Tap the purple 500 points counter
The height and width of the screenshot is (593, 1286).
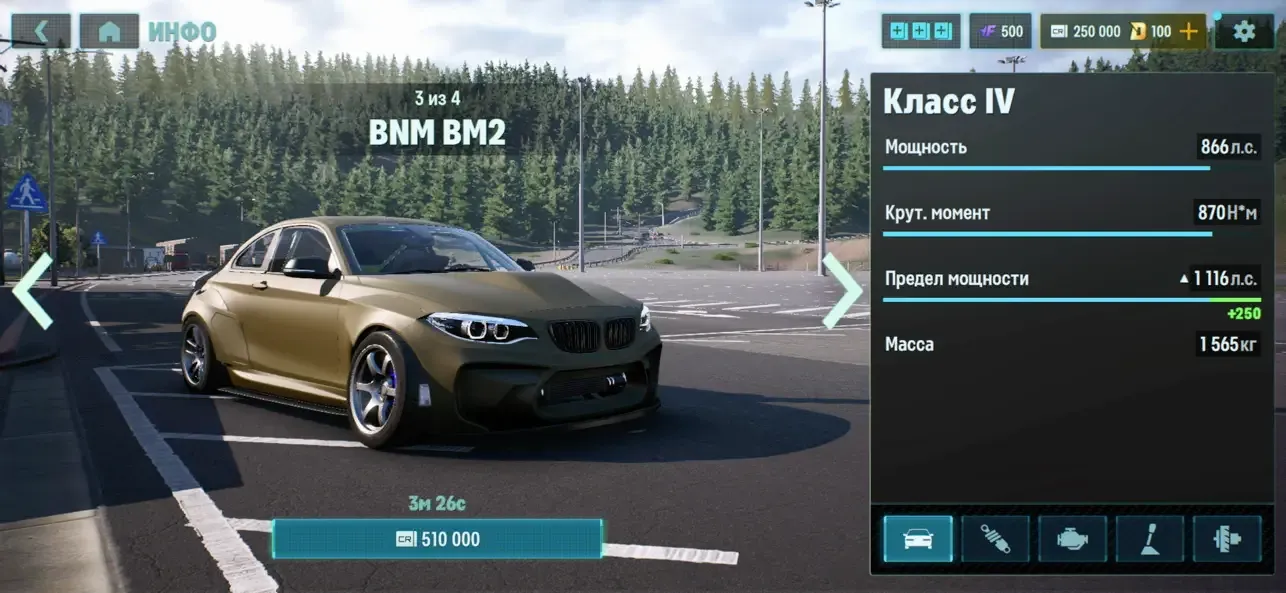1001,31
